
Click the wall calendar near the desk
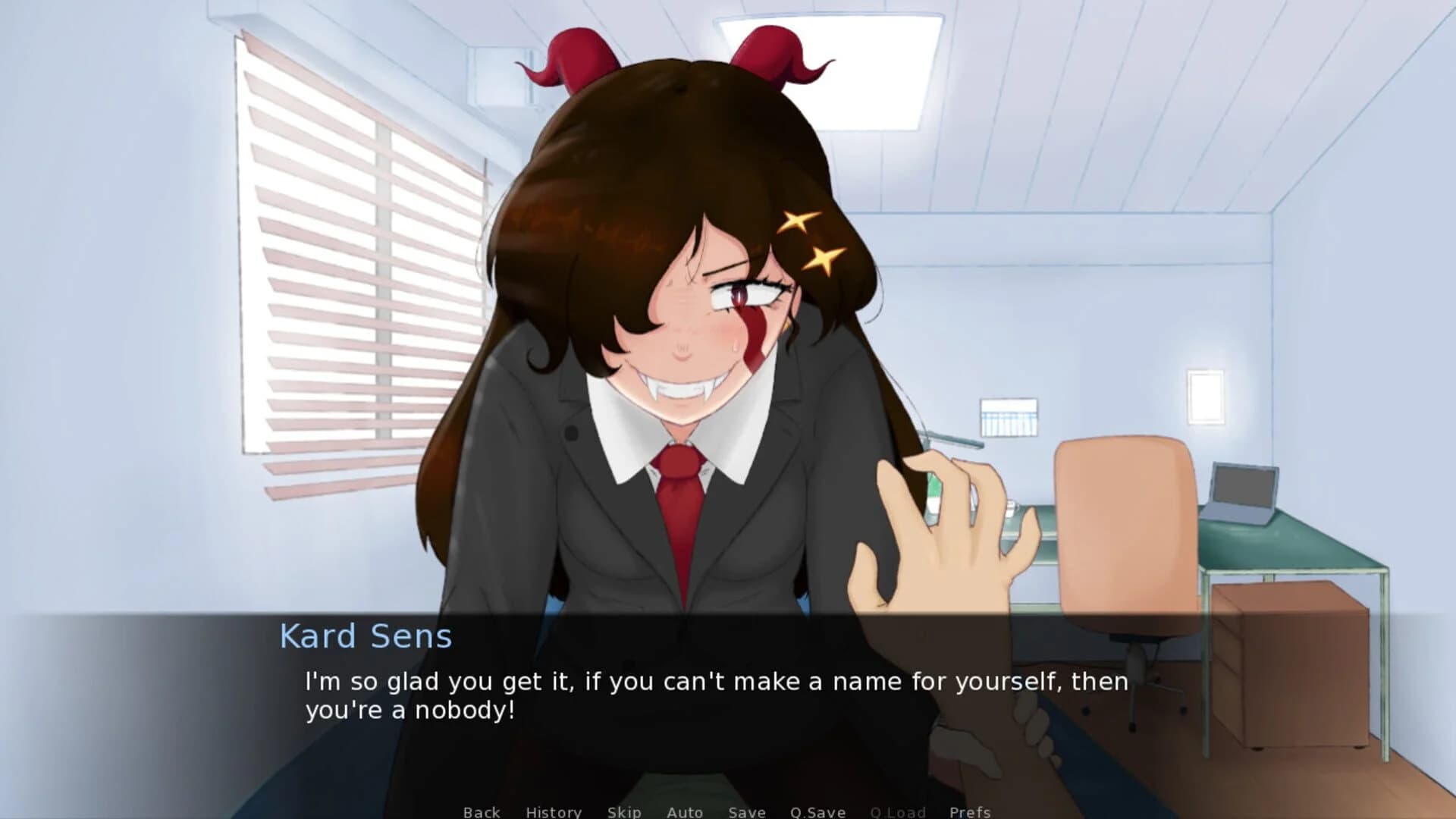click(x=1009, y=417)
